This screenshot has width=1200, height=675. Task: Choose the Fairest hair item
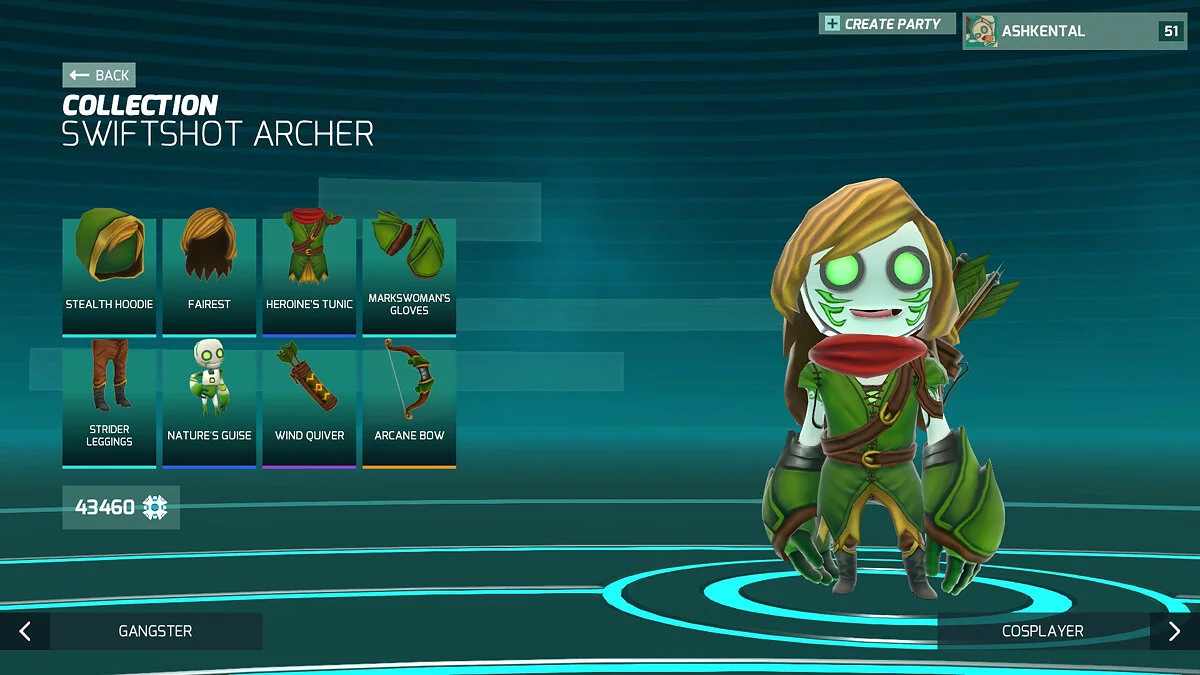209,276
